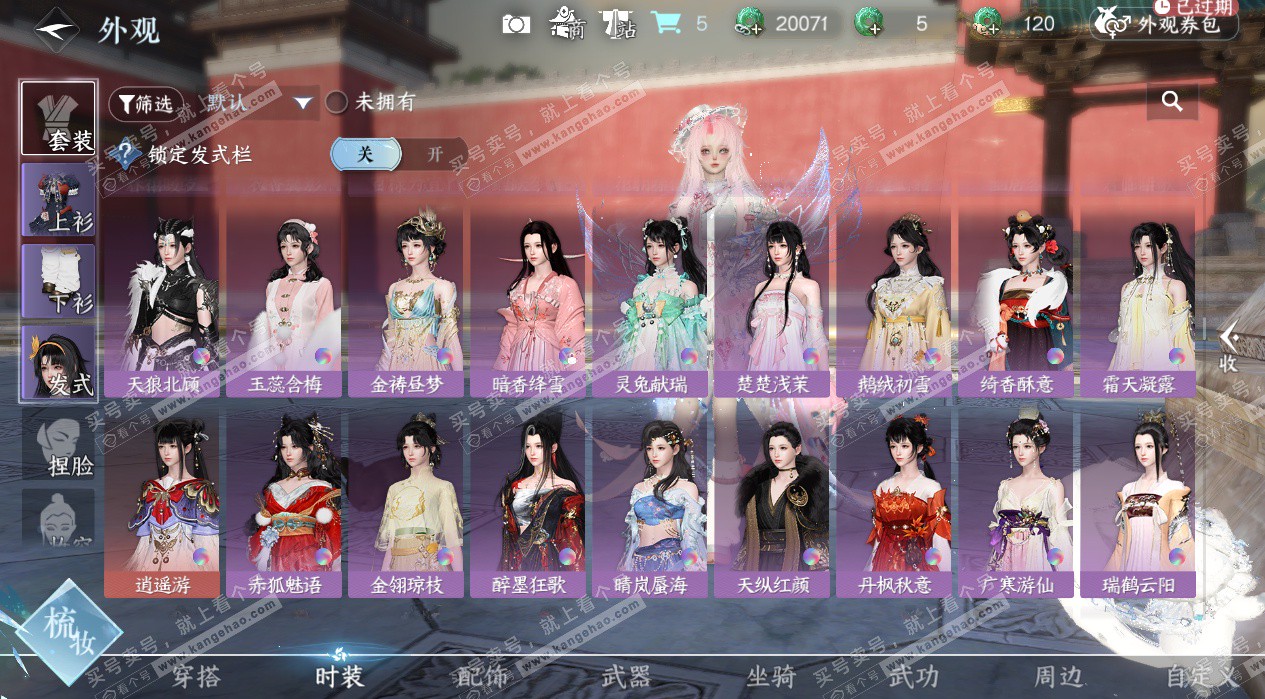Switch to the 上衫 category
The image size is (1265, 699).
click(59, 198)
